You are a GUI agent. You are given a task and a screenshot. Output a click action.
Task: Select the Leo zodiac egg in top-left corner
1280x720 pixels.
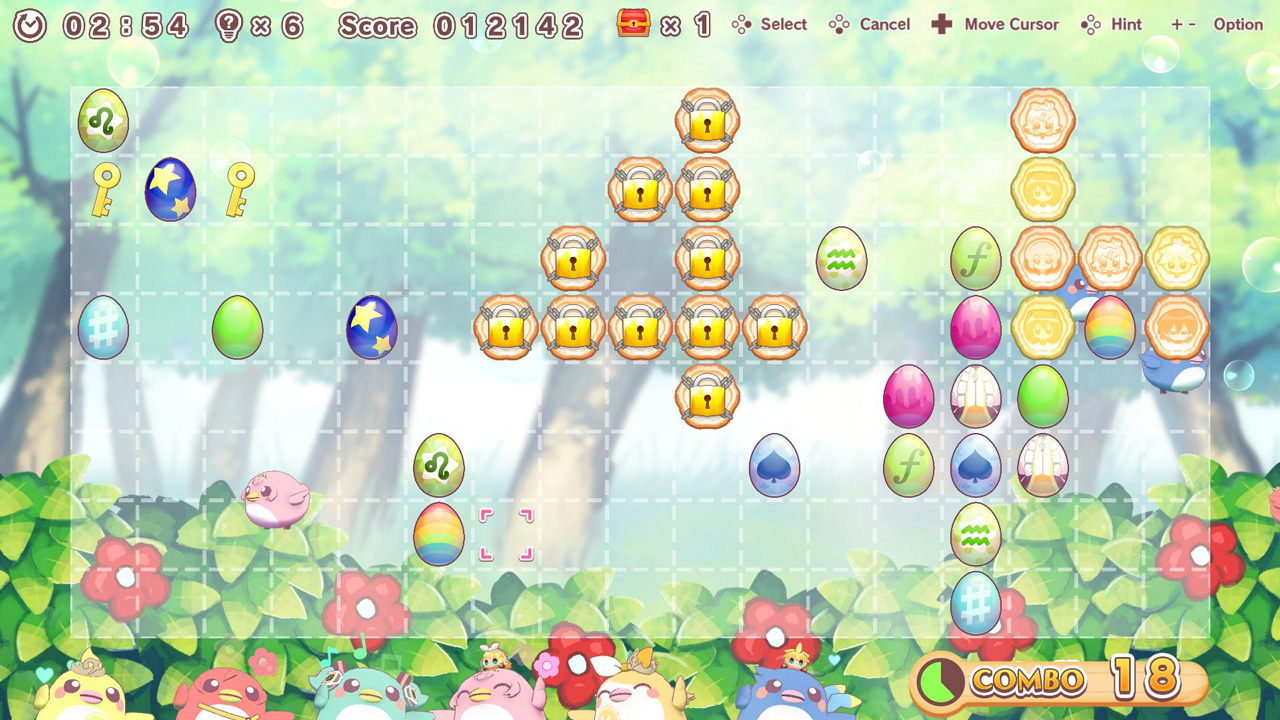click(x=102, y=121)
